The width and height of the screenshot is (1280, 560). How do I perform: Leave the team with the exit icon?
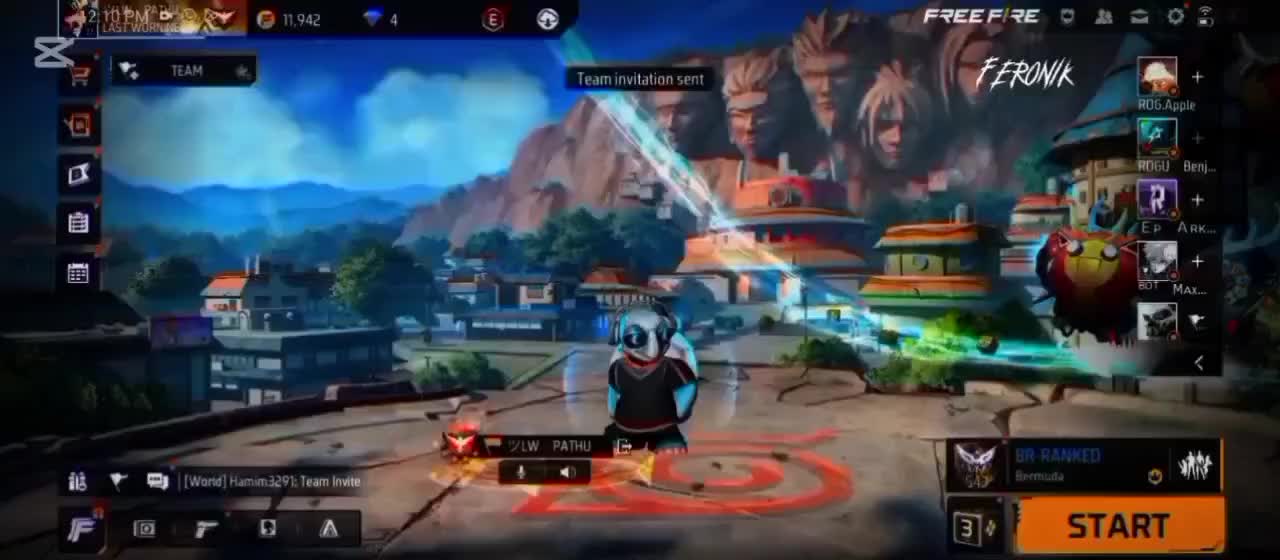tap(624, 446)
